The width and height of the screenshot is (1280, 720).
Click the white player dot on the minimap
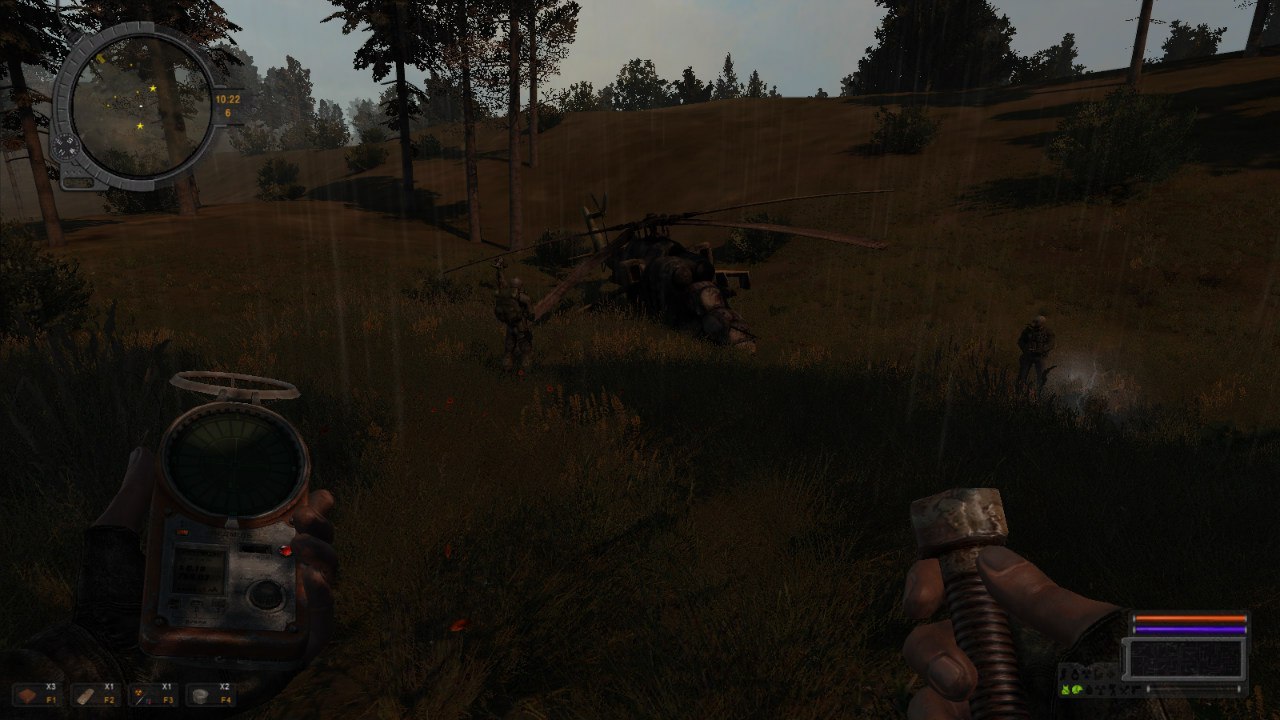coord(140,105)
